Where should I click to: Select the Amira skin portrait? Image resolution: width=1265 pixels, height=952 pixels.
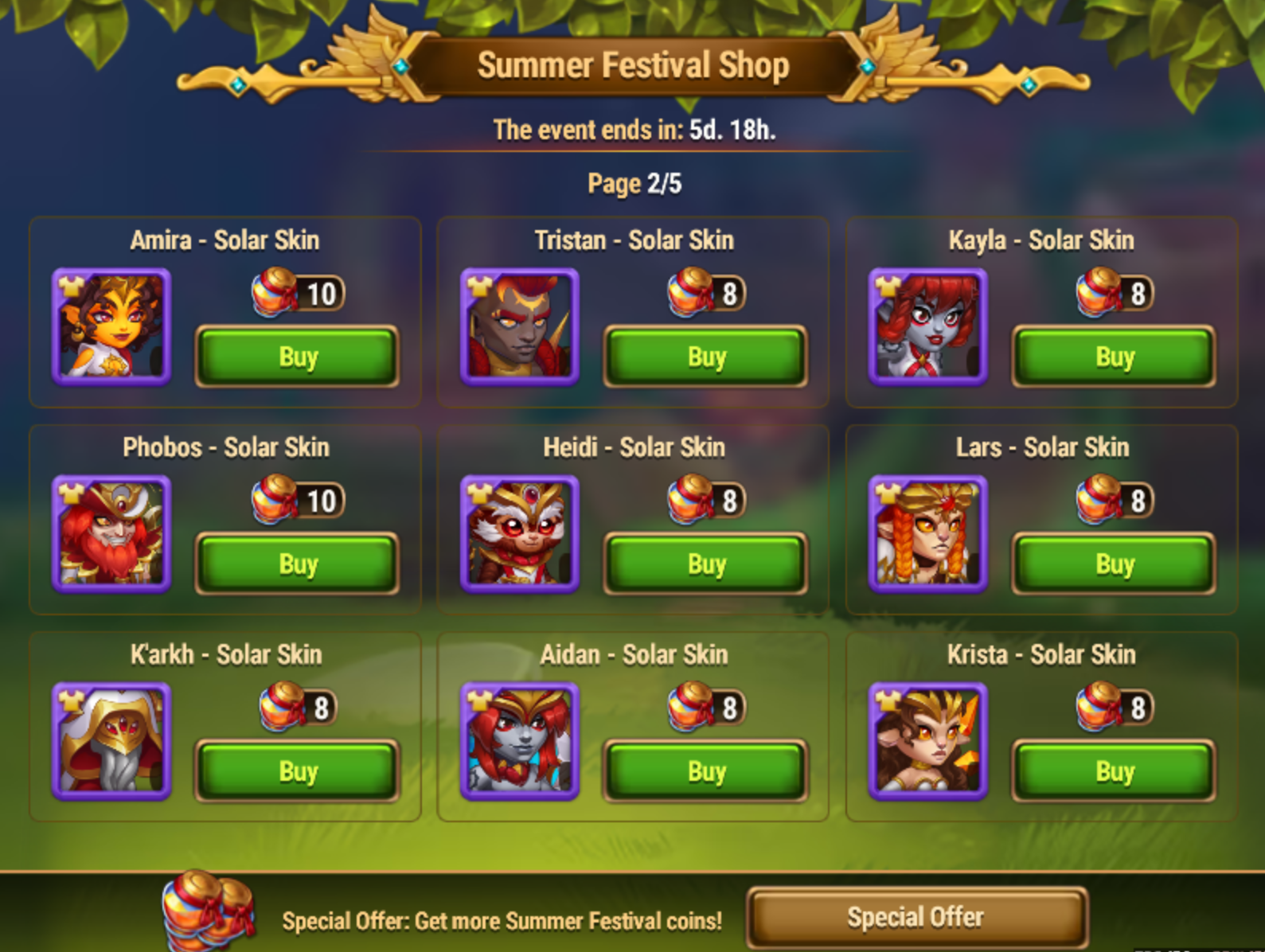point(111,326)
